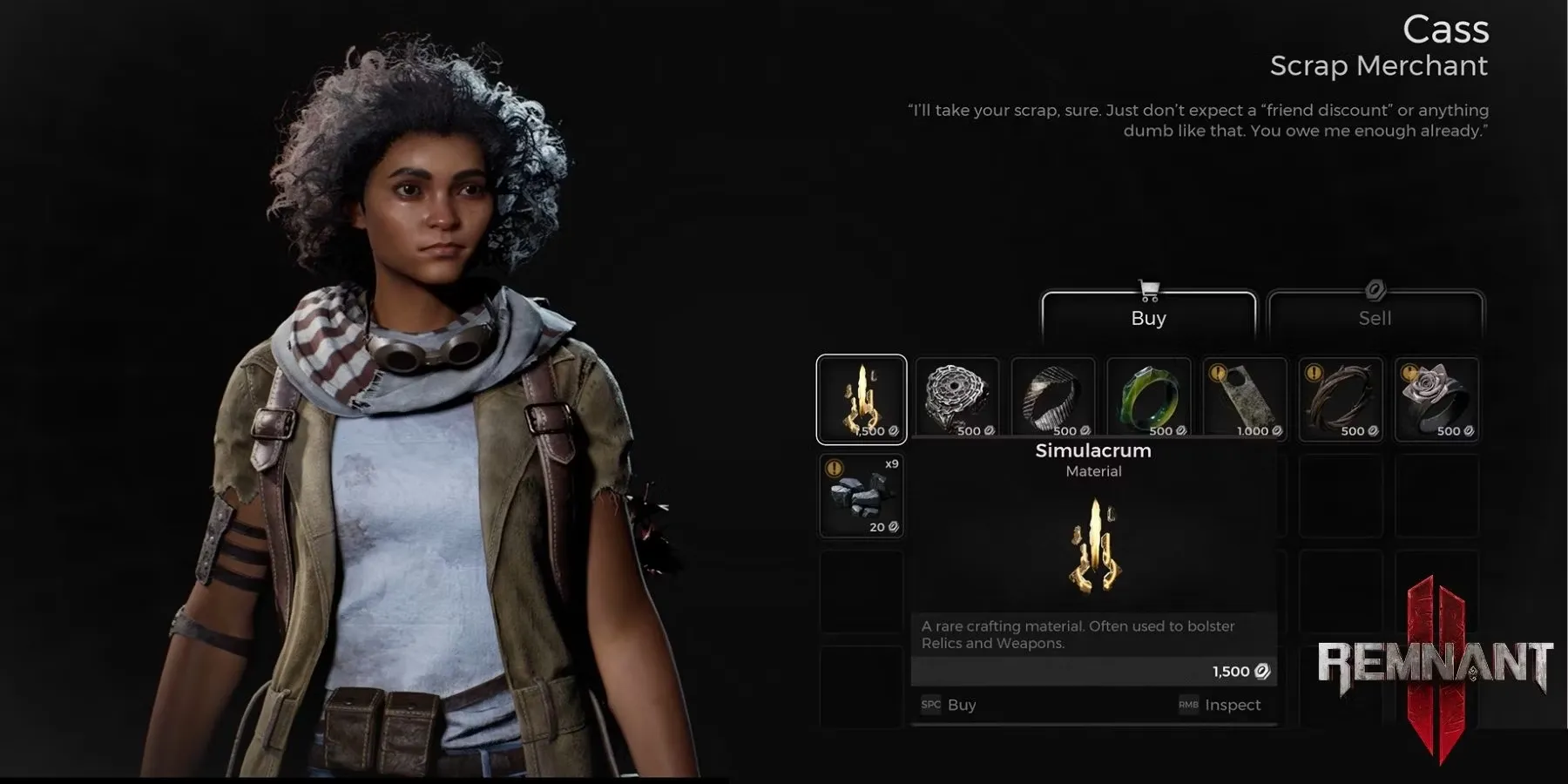Select the silver rose ring

click(x=1436, y=399)
